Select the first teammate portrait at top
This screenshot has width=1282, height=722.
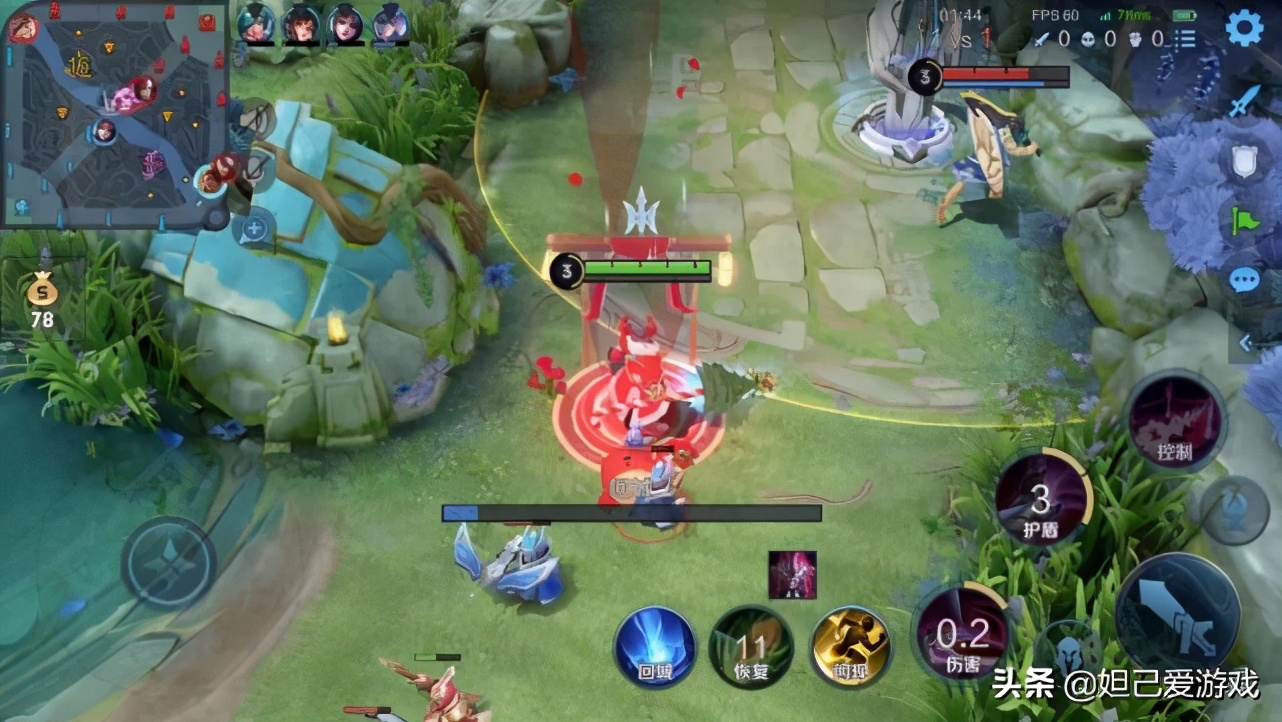(x=255, y=24)
